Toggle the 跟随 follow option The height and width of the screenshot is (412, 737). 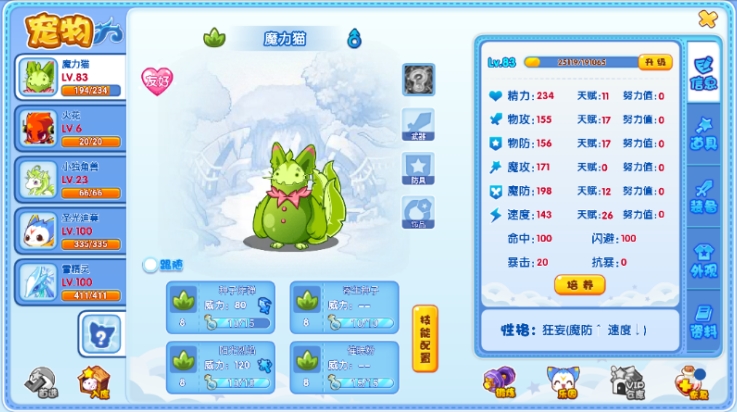[x=151, y=265]
